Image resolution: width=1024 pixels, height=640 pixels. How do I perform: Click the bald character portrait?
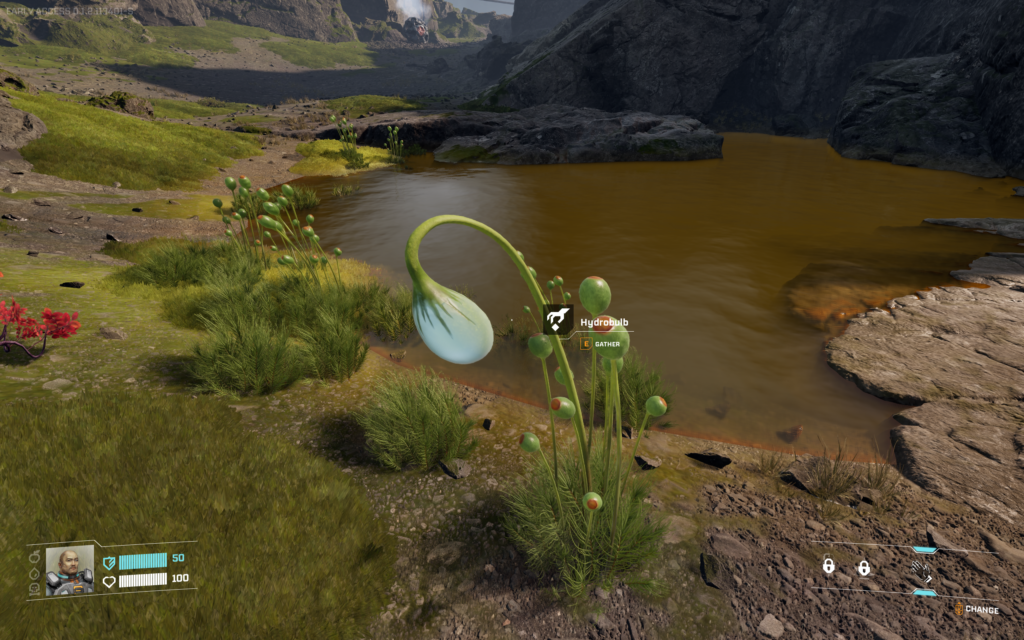click(69, 569)
